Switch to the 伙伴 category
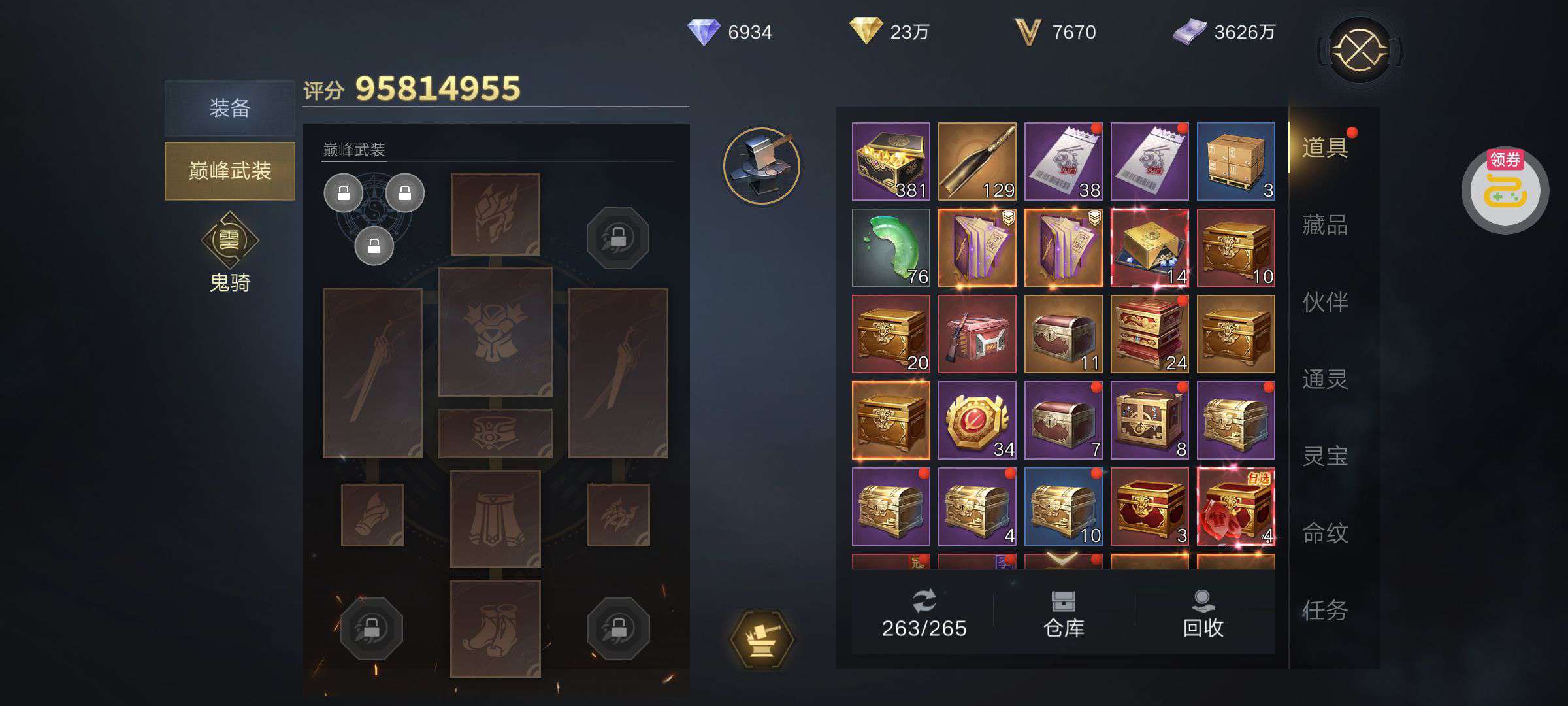 [1324, 302]
